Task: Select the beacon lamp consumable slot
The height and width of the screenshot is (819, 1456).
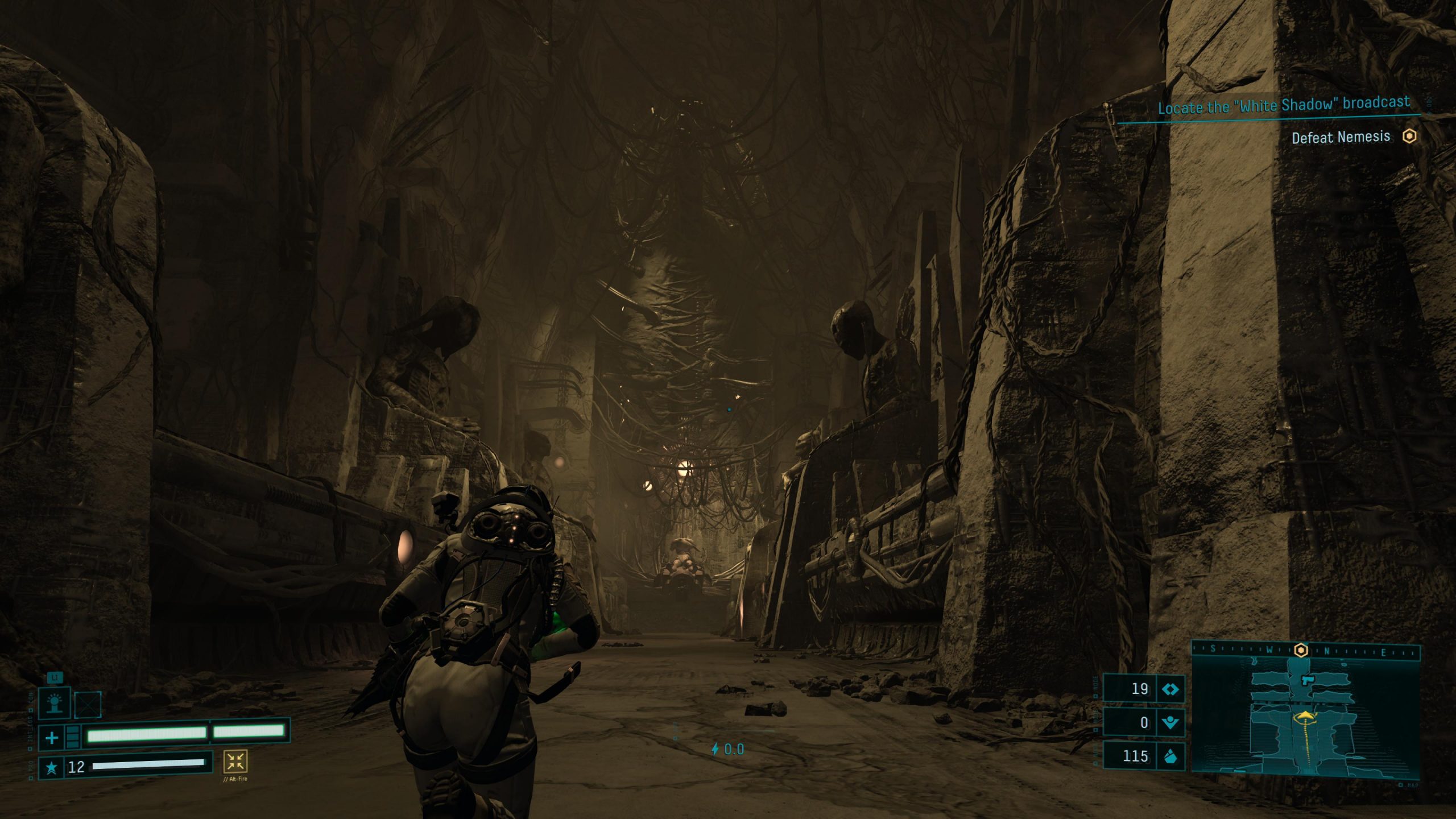Action: 54,702
